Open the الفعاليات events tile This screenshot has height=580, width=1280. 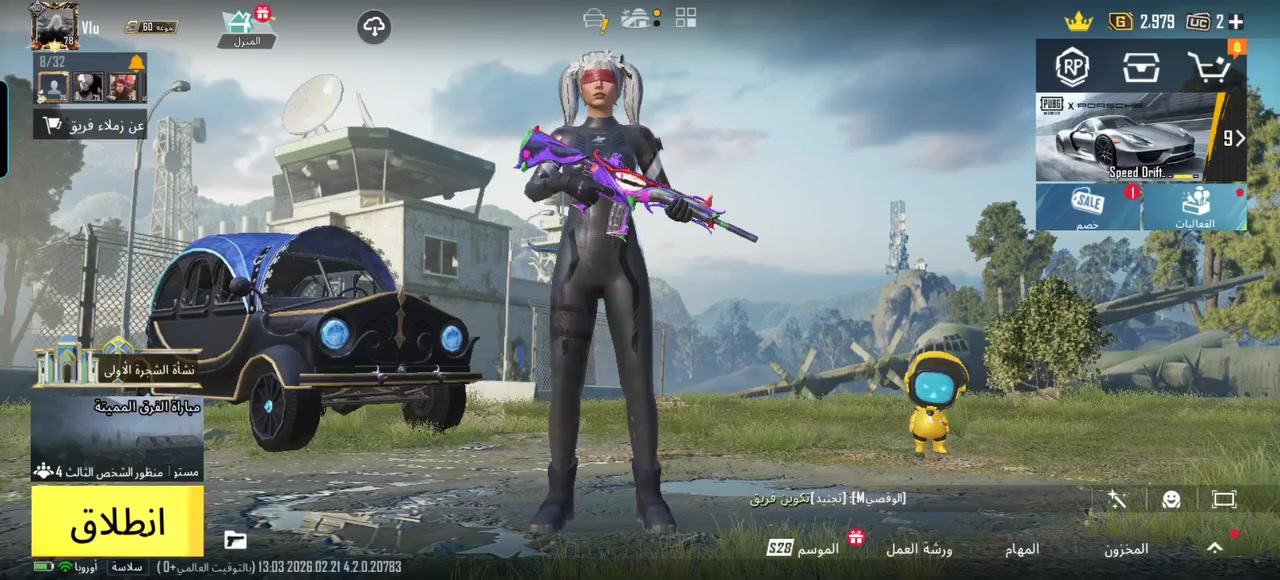click(1195, 207)
